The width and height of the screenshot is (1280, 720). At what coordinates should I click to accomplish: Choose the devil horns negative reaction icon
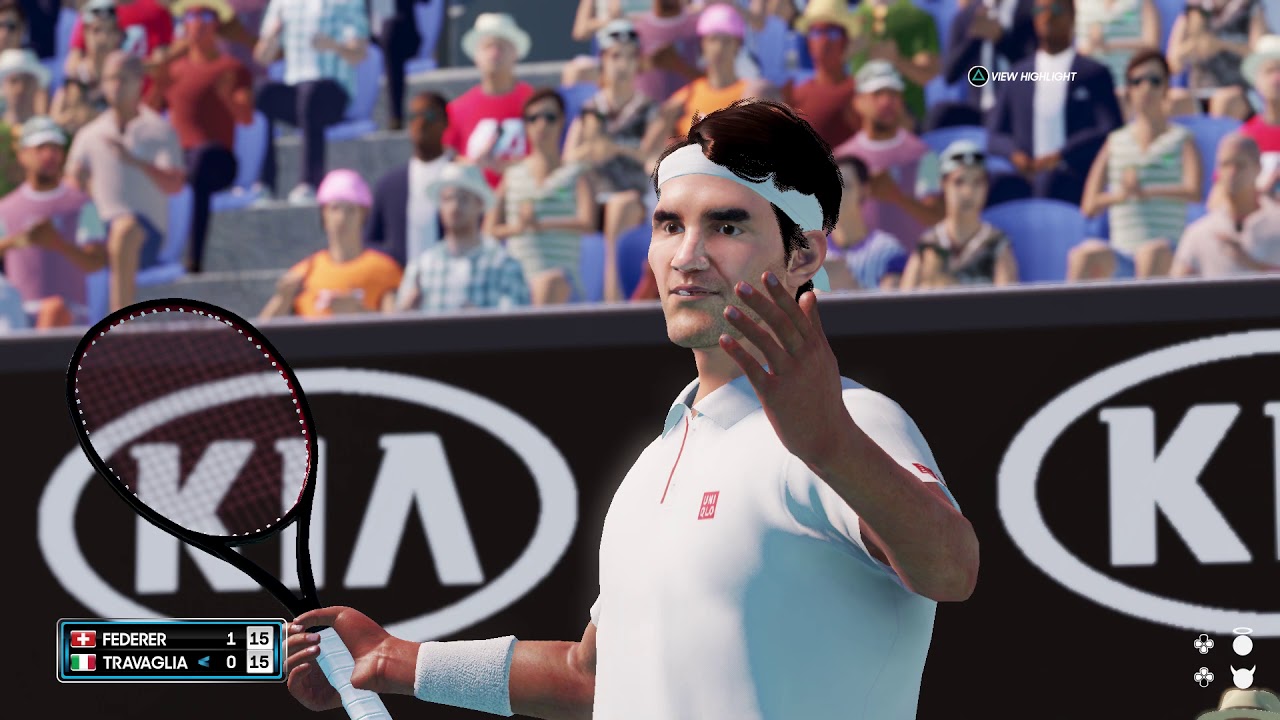1242,677
